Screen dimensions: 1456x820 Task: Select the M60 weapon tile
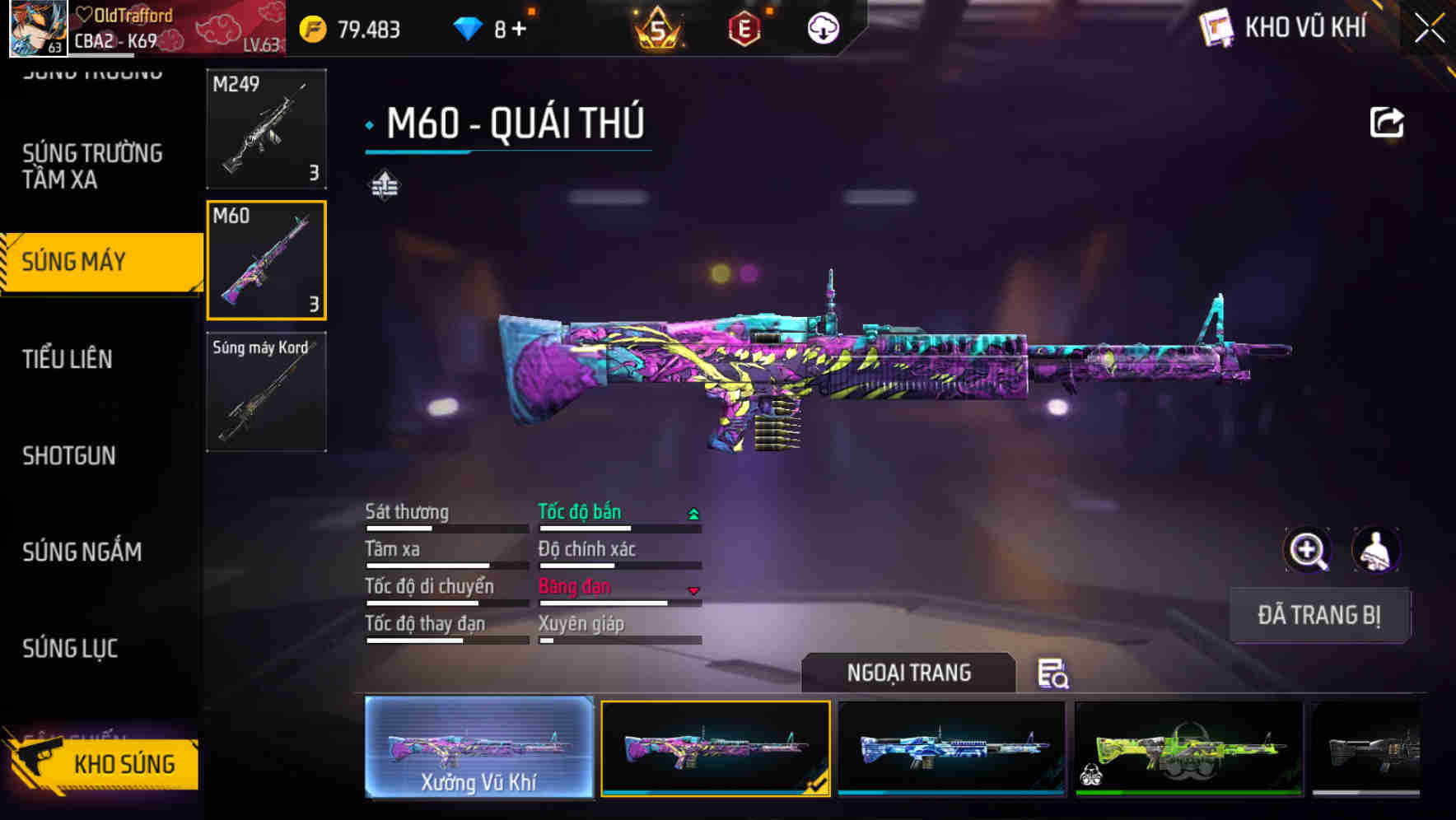[266, 260]
